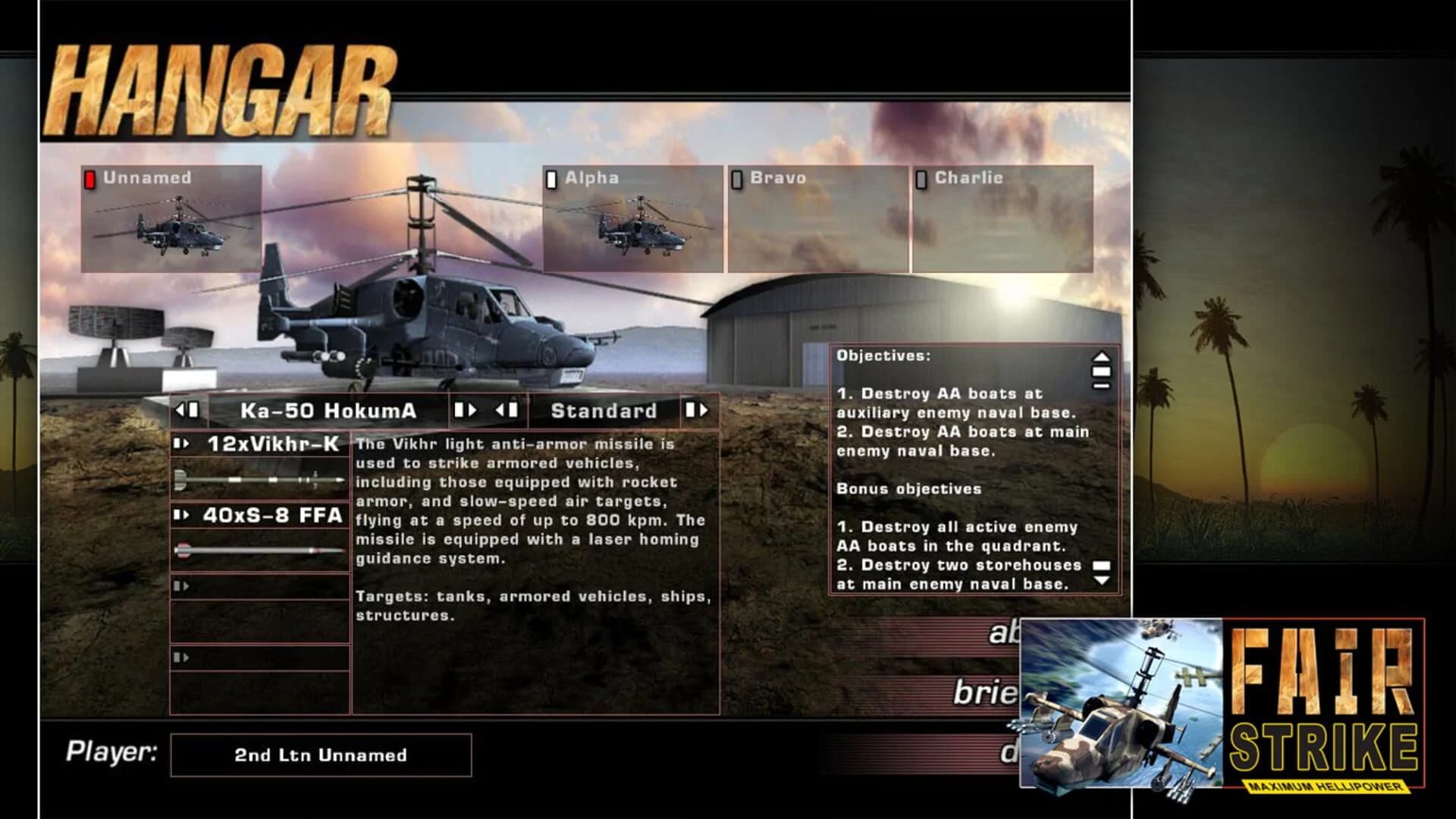Click the left arrow before the Standard loadout
The height and width of the screenshot is (819, 1456).
point(507,410)
